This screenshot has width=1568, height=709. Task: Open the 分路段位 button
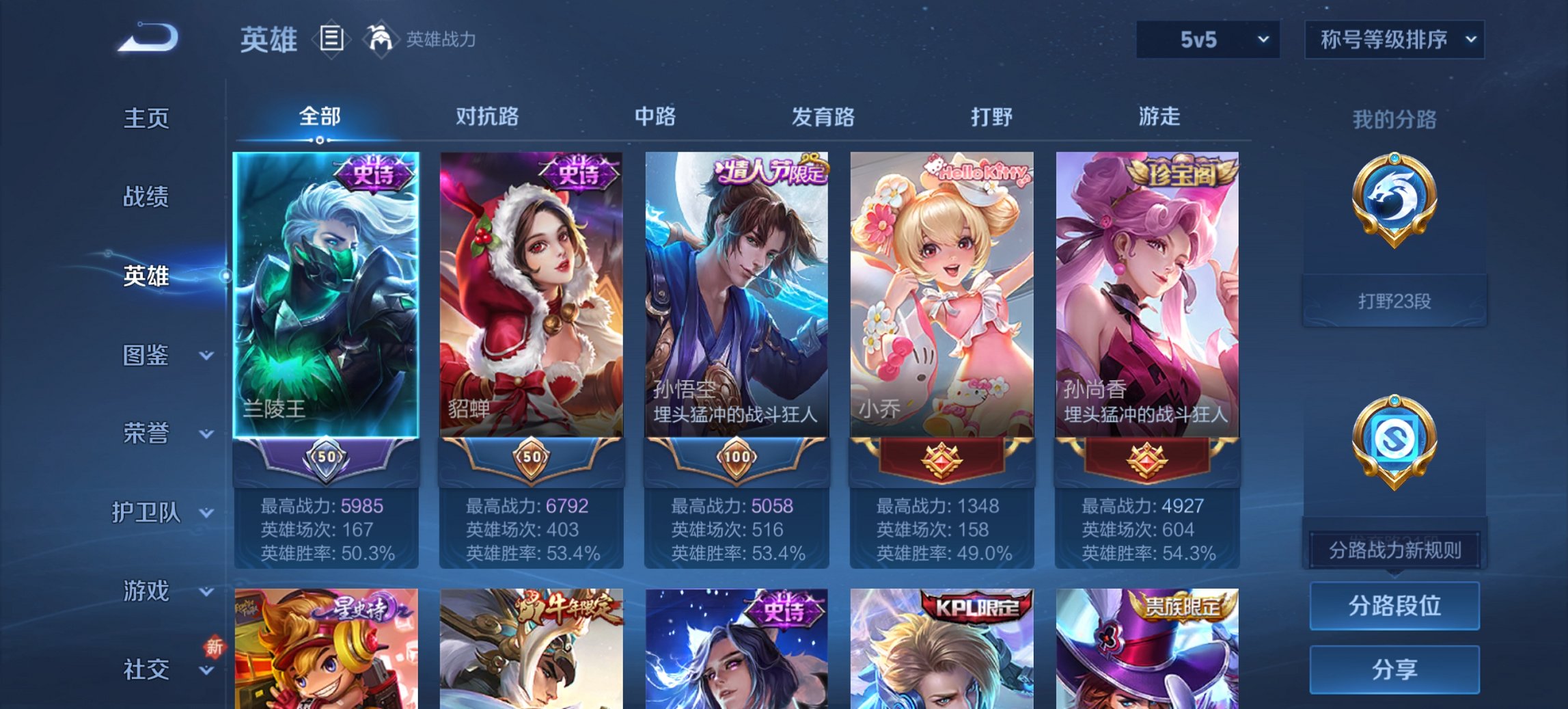pos(1394,606)
